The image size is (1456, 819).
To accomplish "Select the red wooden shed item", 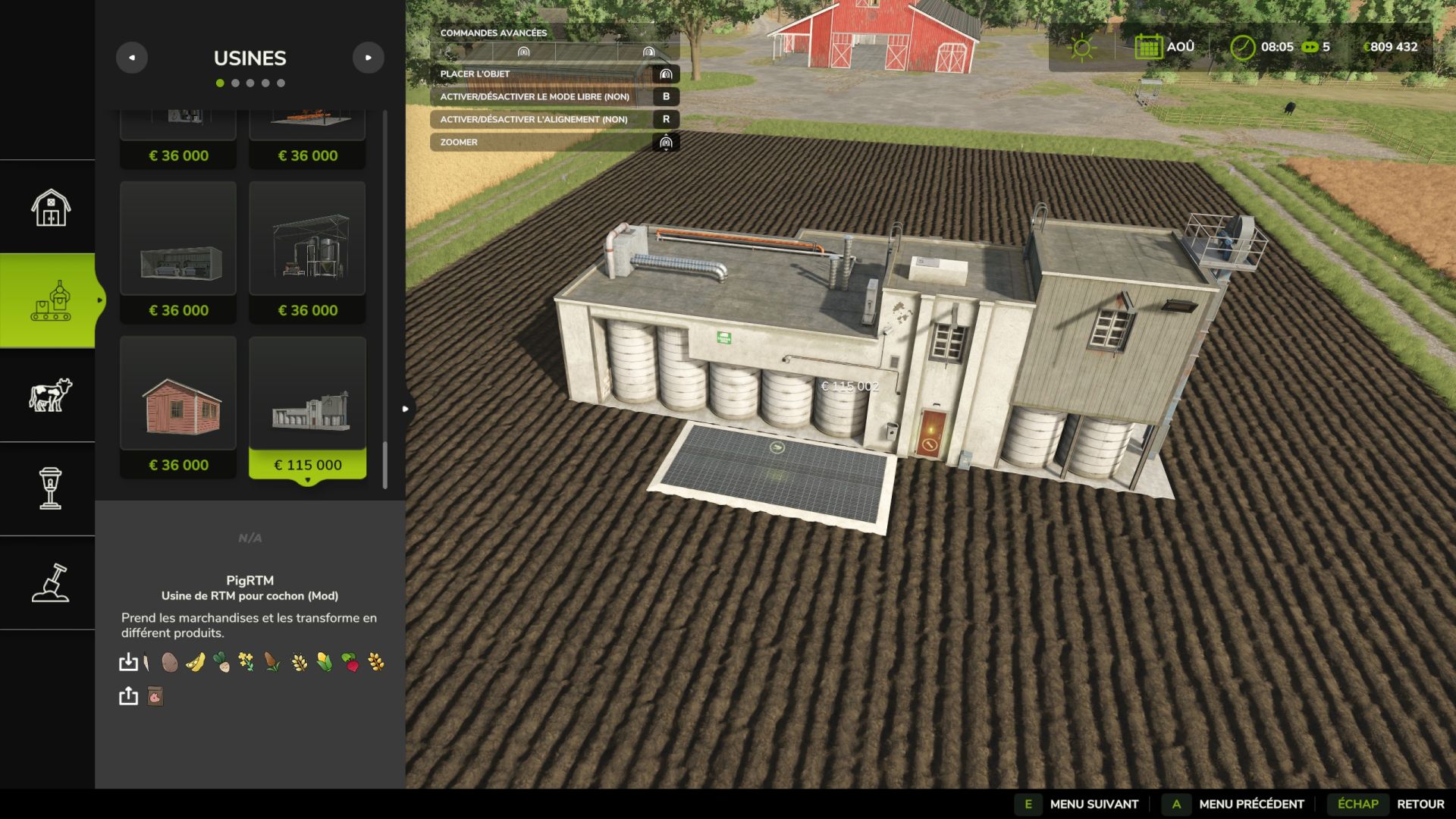I will (x=178, y=407).
